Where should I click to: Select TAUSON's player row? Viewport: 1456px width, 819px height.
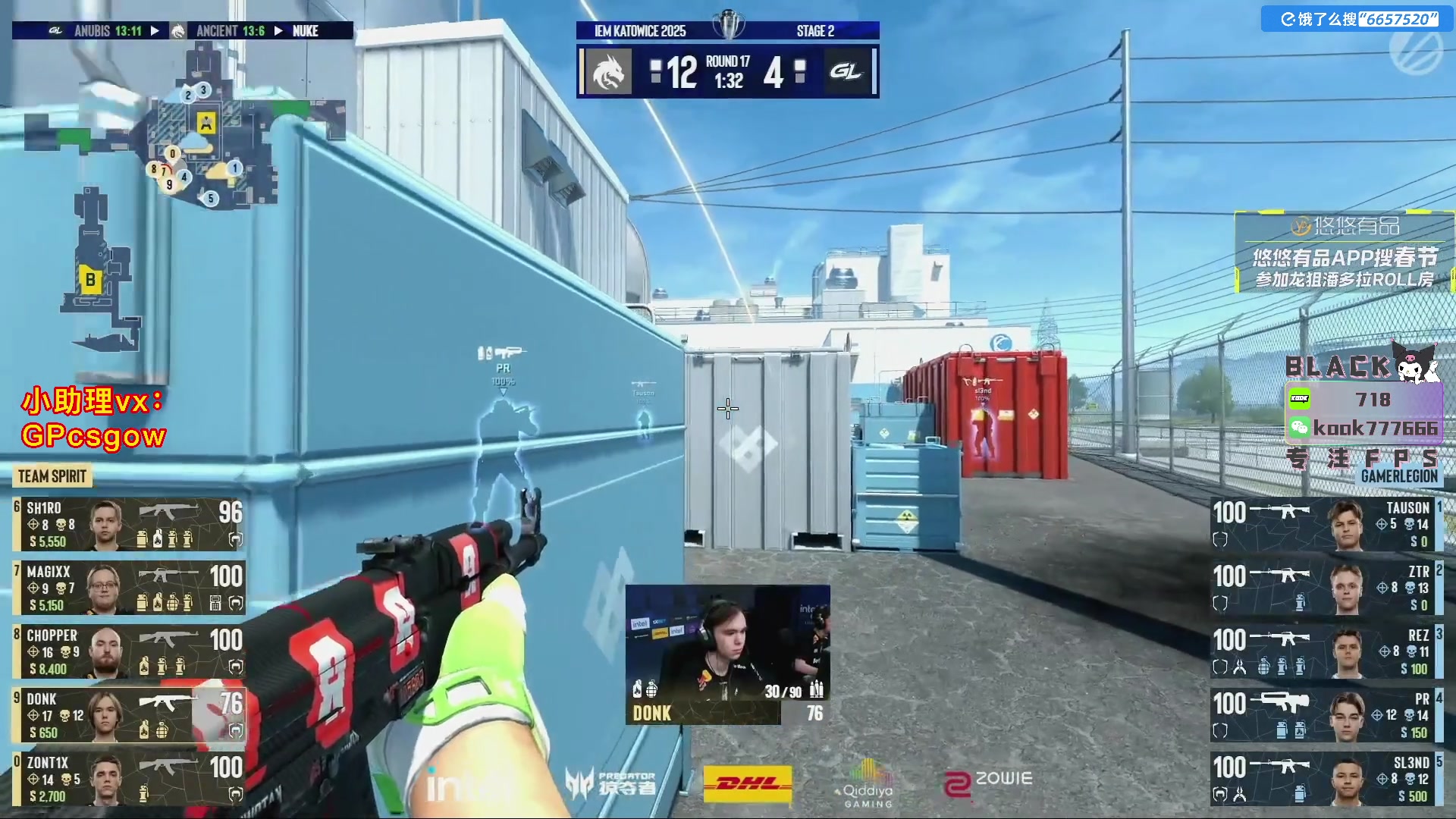1326,524
